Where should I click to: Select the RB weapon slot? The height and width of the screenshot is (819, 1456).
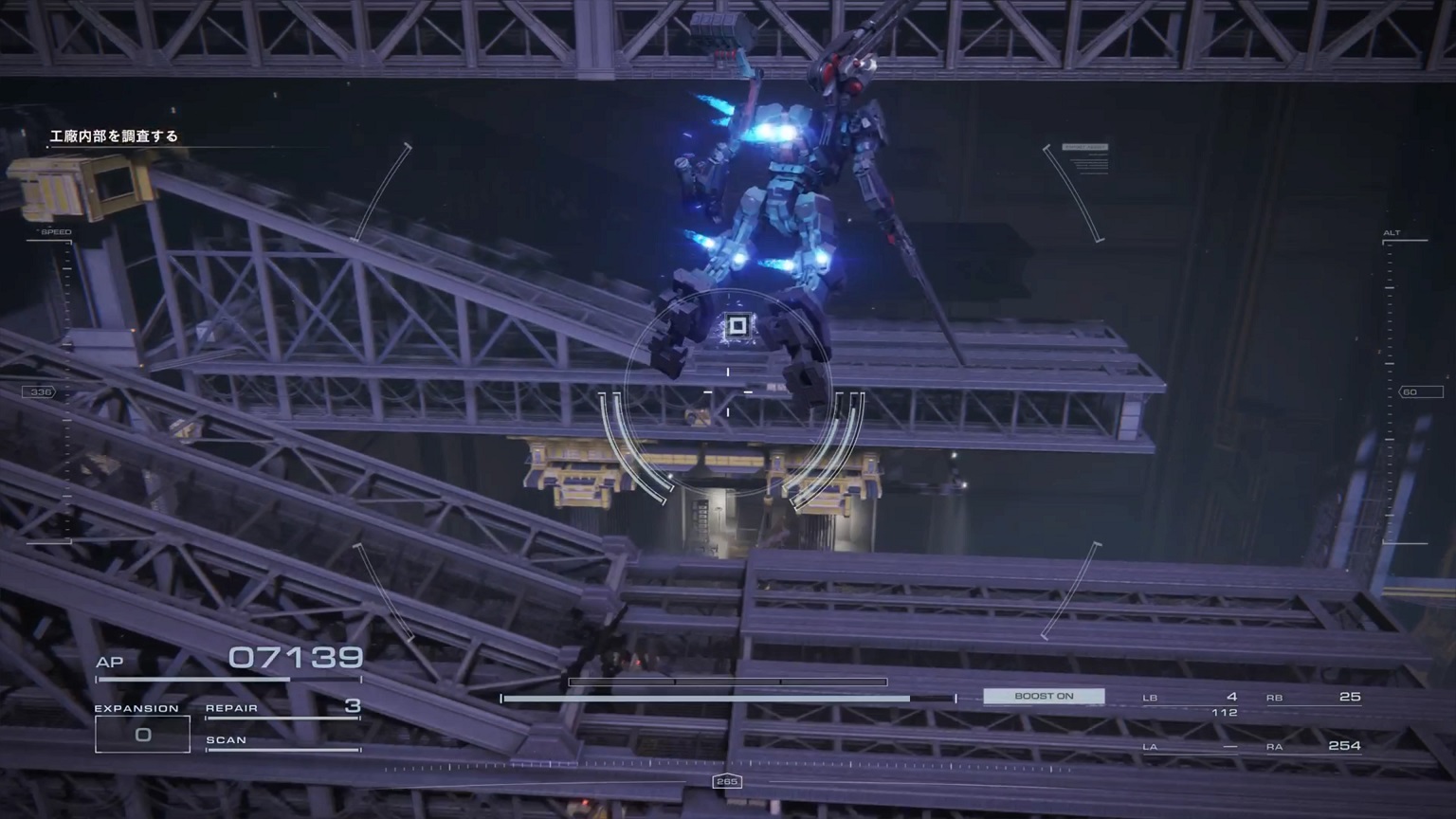point(1314,698)
